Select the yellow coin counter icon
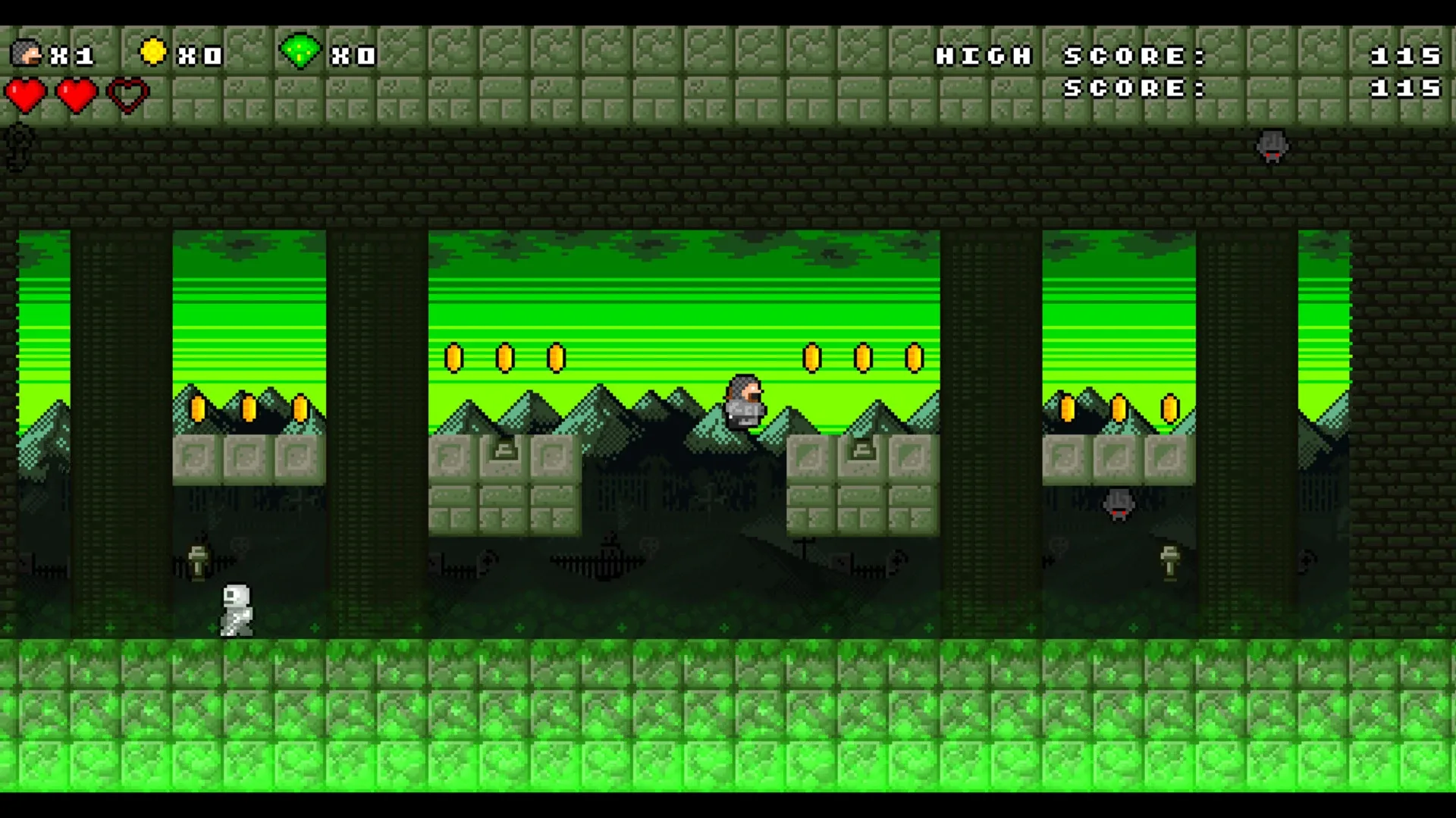The width and height of the screenshot is (1456, 818). click(x=155, y=53)
